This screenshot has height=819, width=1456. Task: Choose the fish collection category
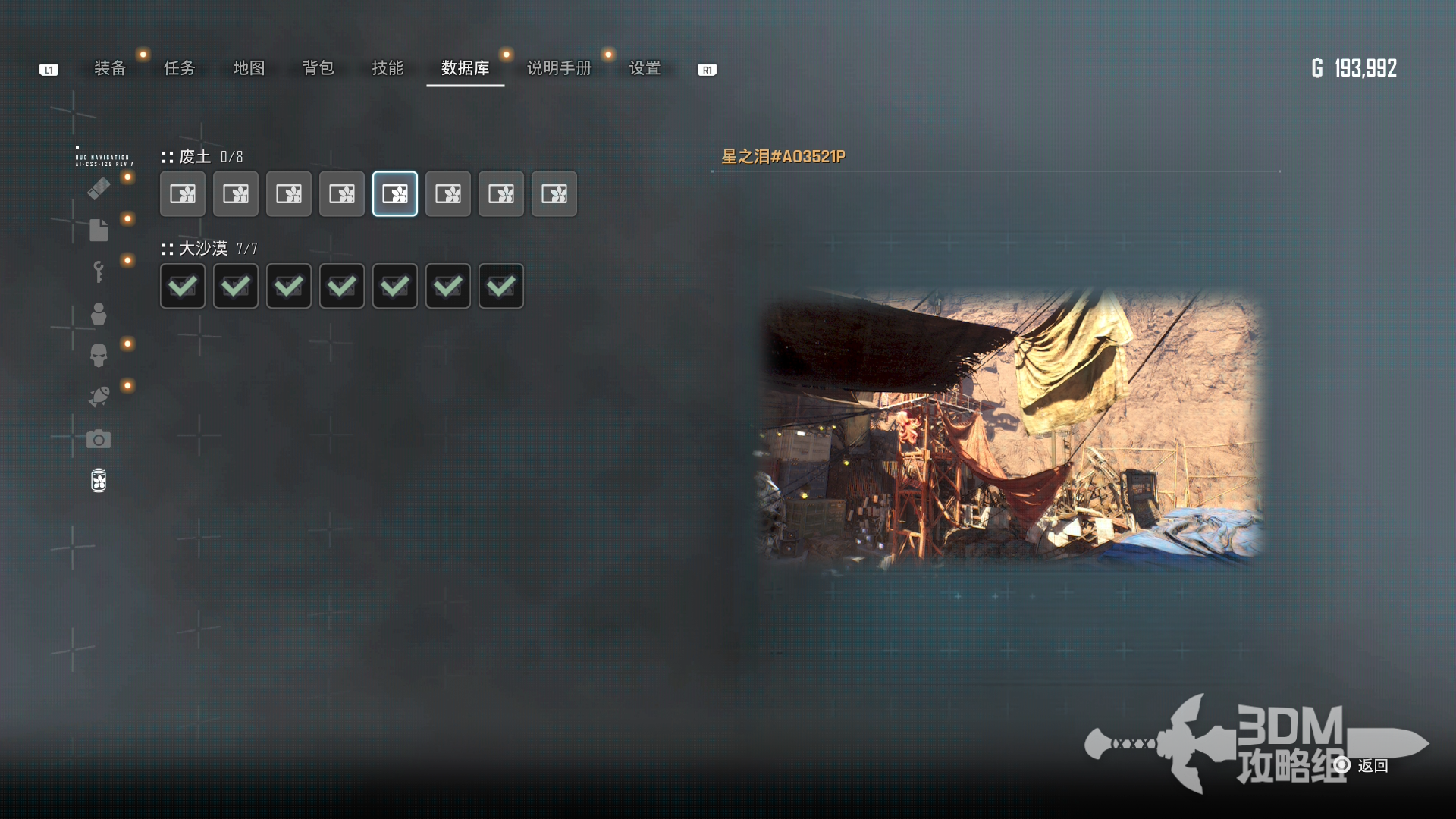pyautogui.click(x=99, y=397)
